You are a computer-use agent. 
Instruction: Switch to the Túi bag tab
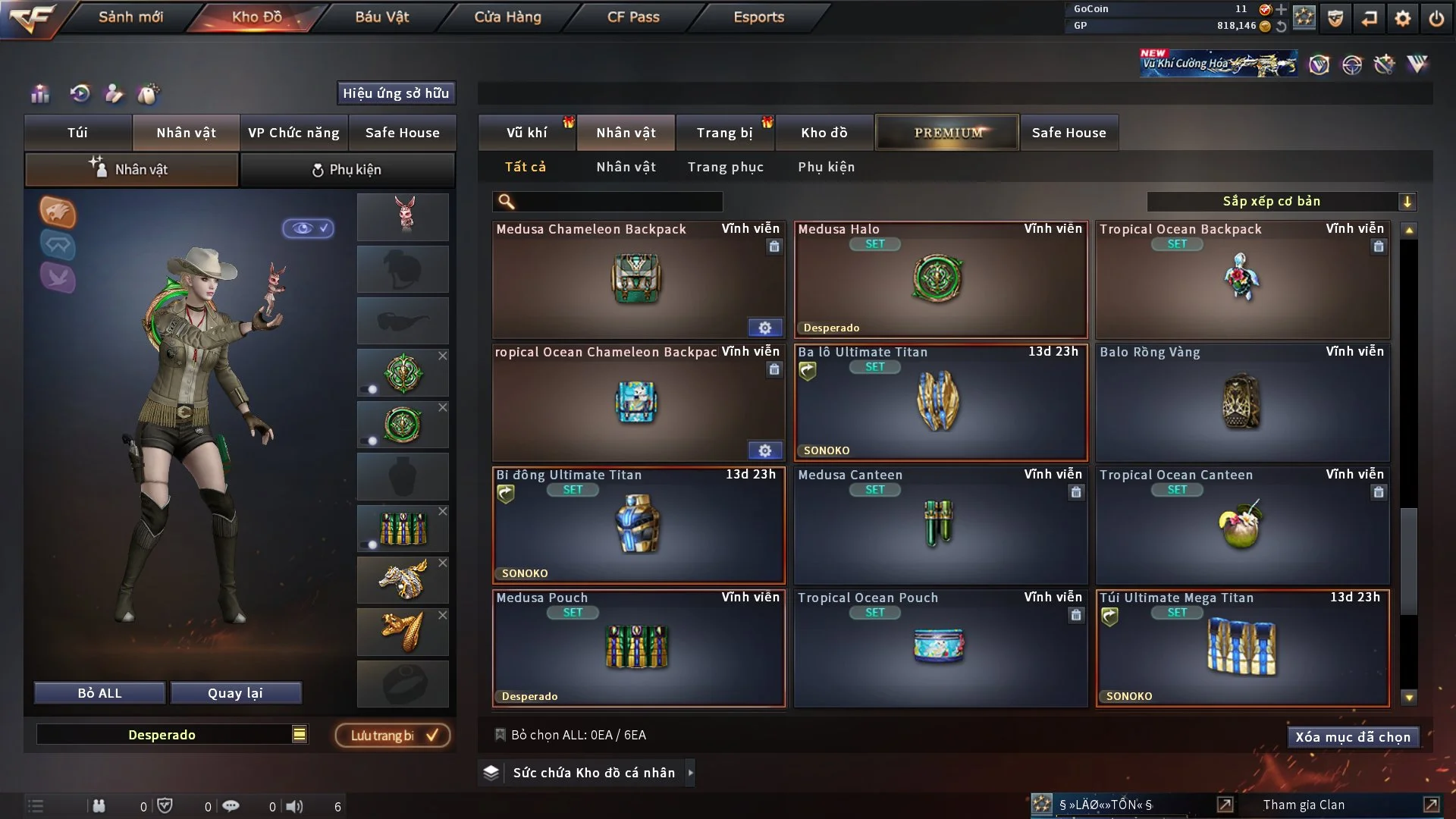[77, 133]
